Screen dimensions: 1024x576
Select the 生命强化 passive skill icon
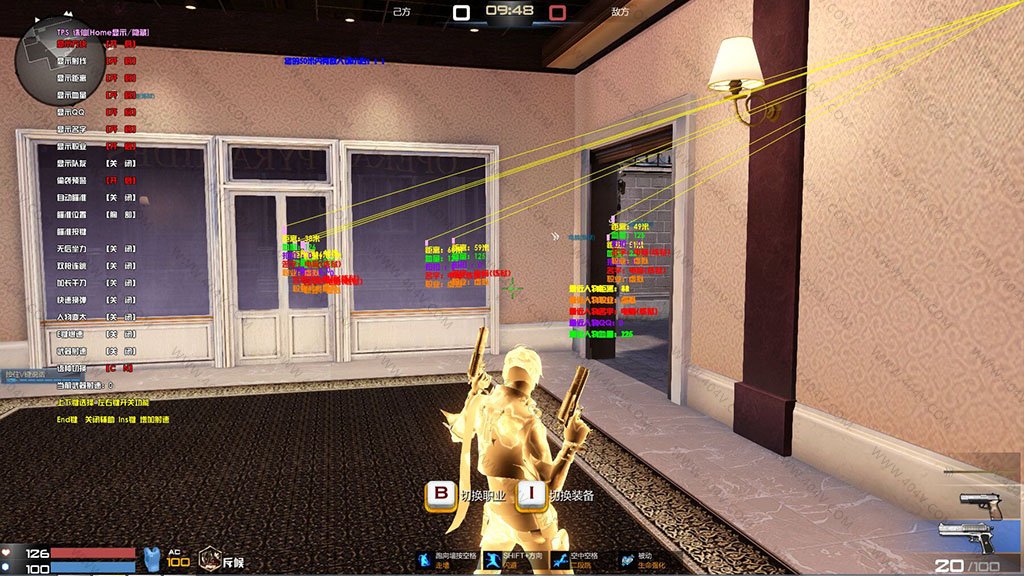tap(628, 559)
